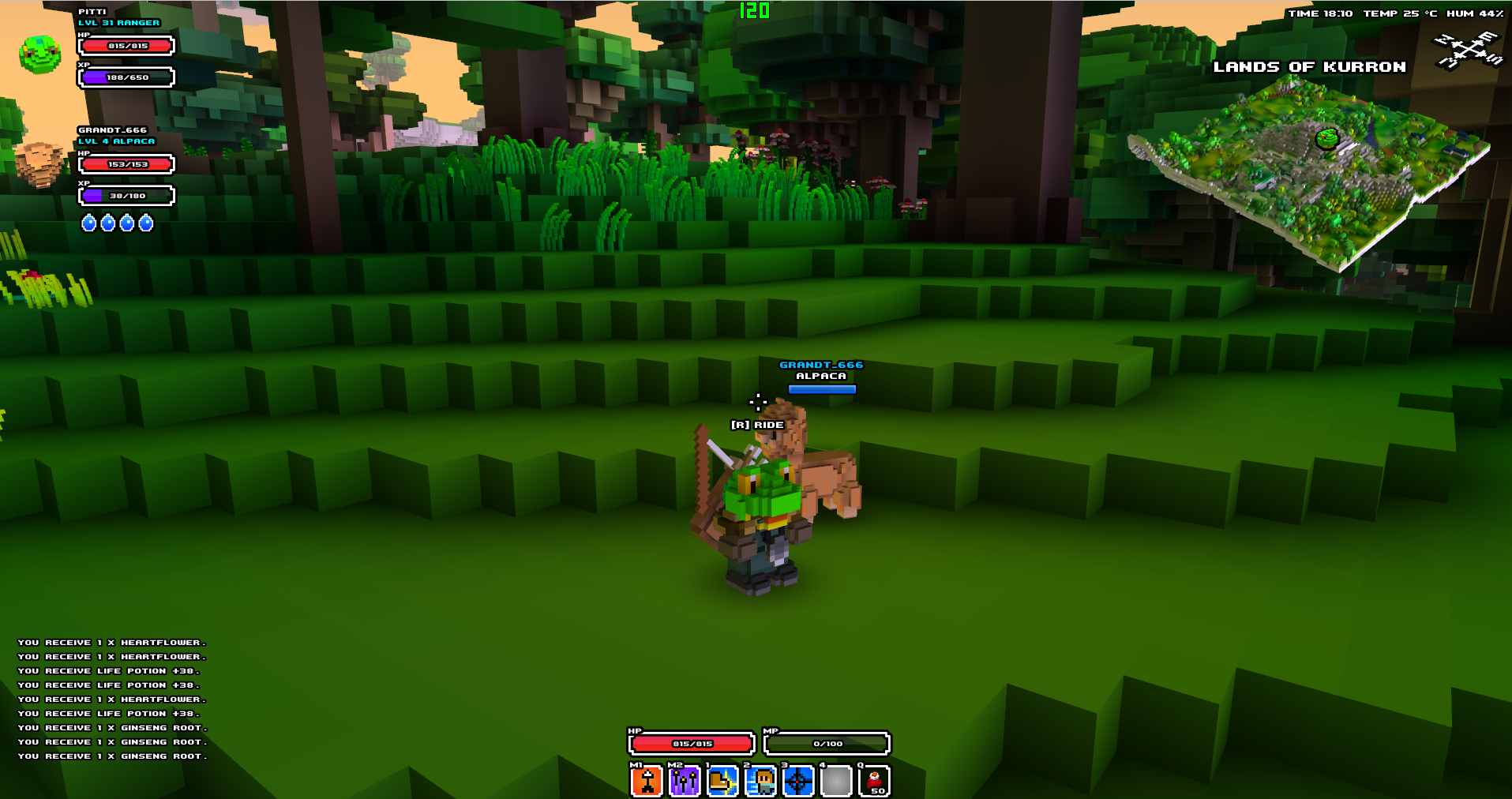1512x799 pixels.
Task: Open the Lands of Kurron minimap
Action: (x=1308, y=174)
